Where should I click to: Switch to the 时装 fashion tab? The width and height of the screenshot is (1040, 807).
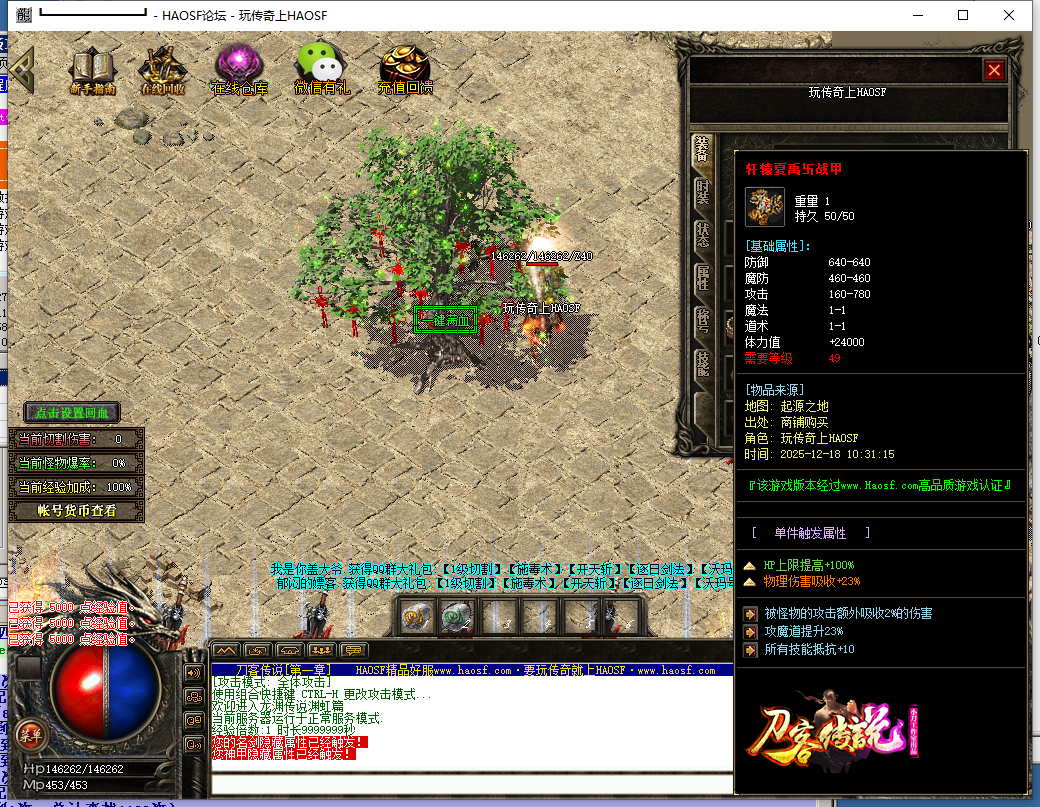[x=702, y=192]
